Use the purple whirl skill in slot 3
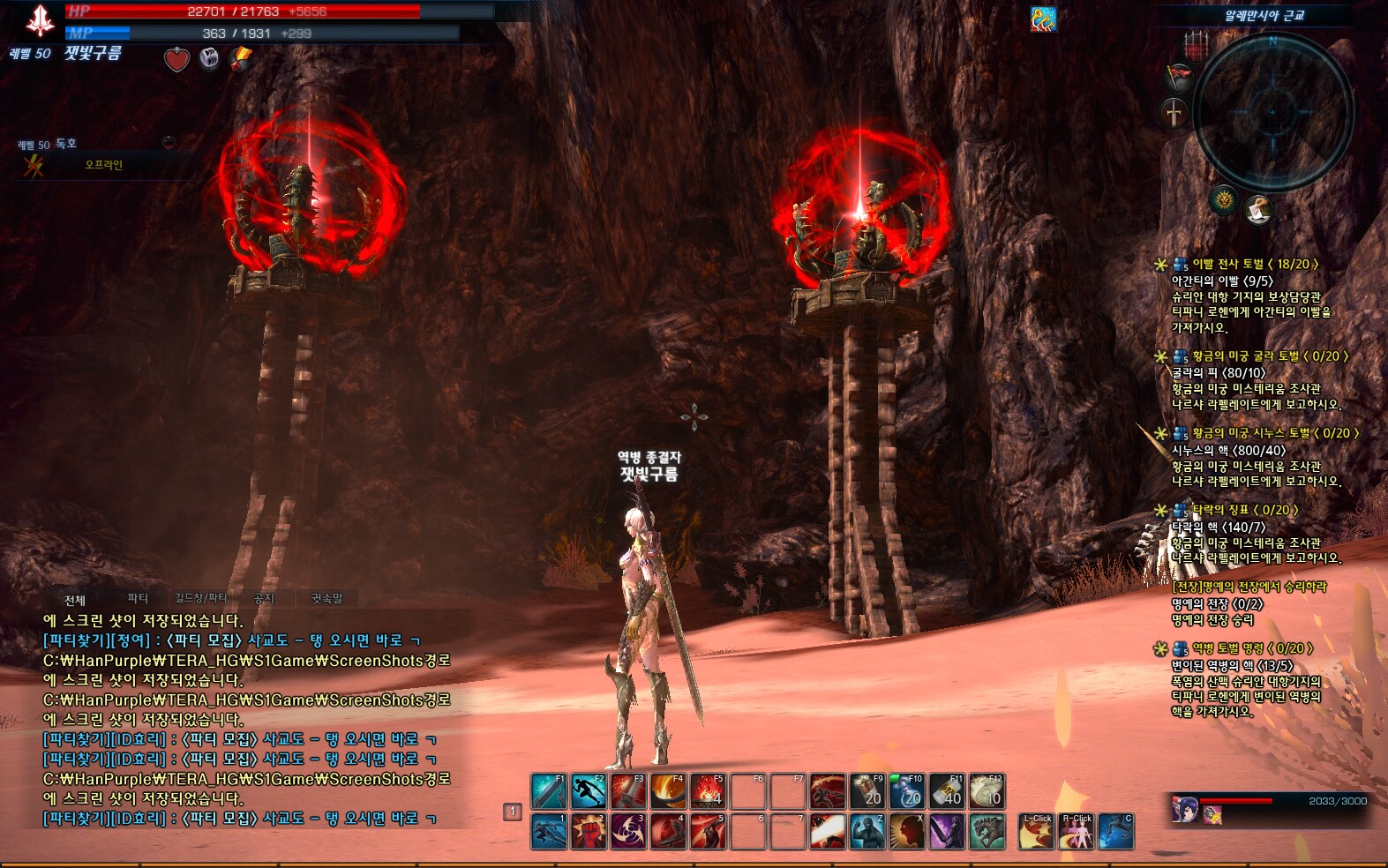Screen dimensions: 1388x868 (x=627, y=832)
